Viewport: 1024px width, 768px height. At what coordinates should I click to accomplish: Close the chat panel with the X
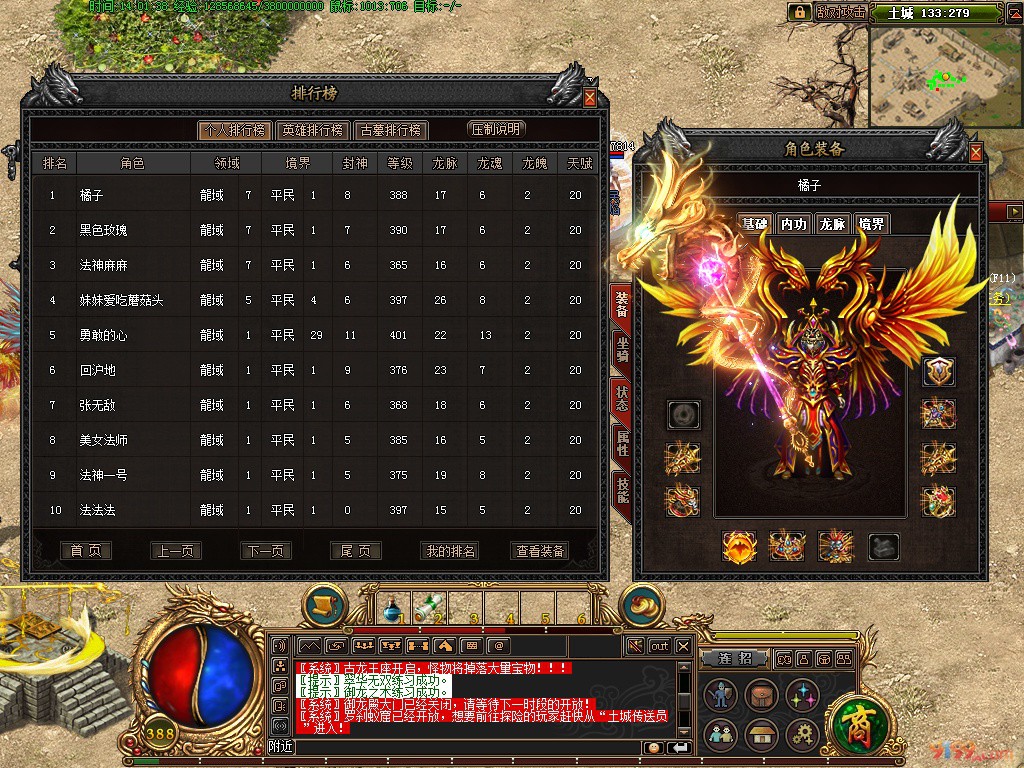(x=683, y=646)
